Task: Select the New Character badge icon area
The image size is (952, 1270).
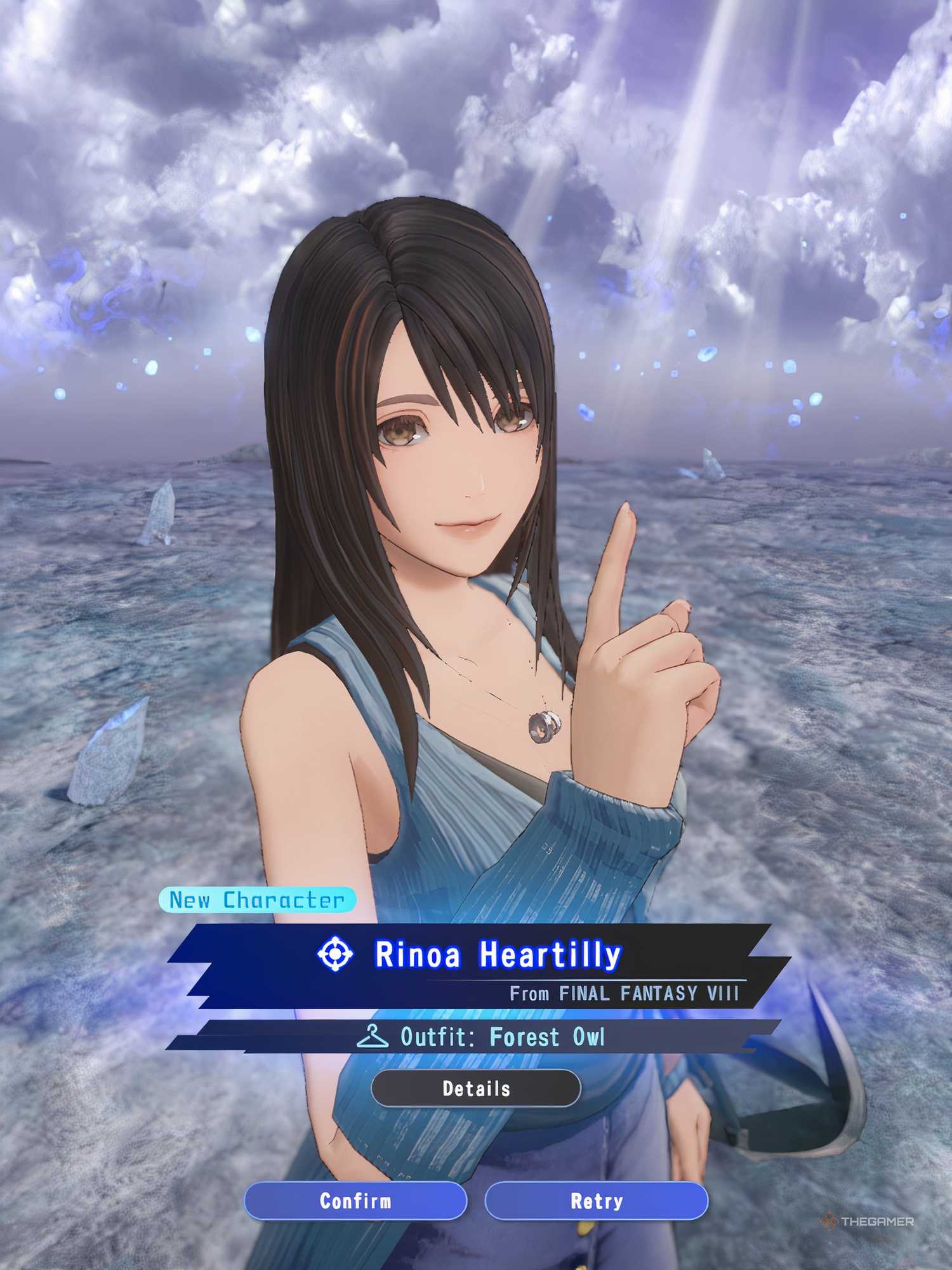Action: (x=259, y=898)
